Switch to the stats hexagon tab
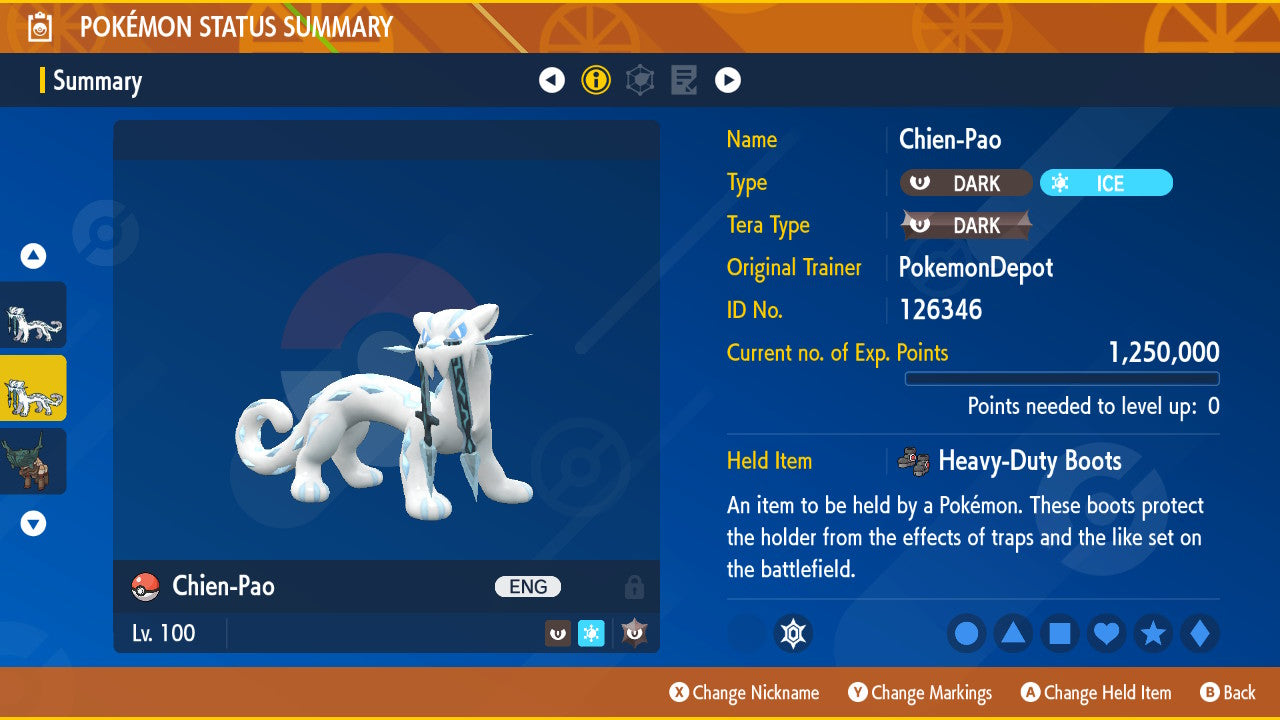The width and height of the screenshot is (1280, 720). pos(640,80)
